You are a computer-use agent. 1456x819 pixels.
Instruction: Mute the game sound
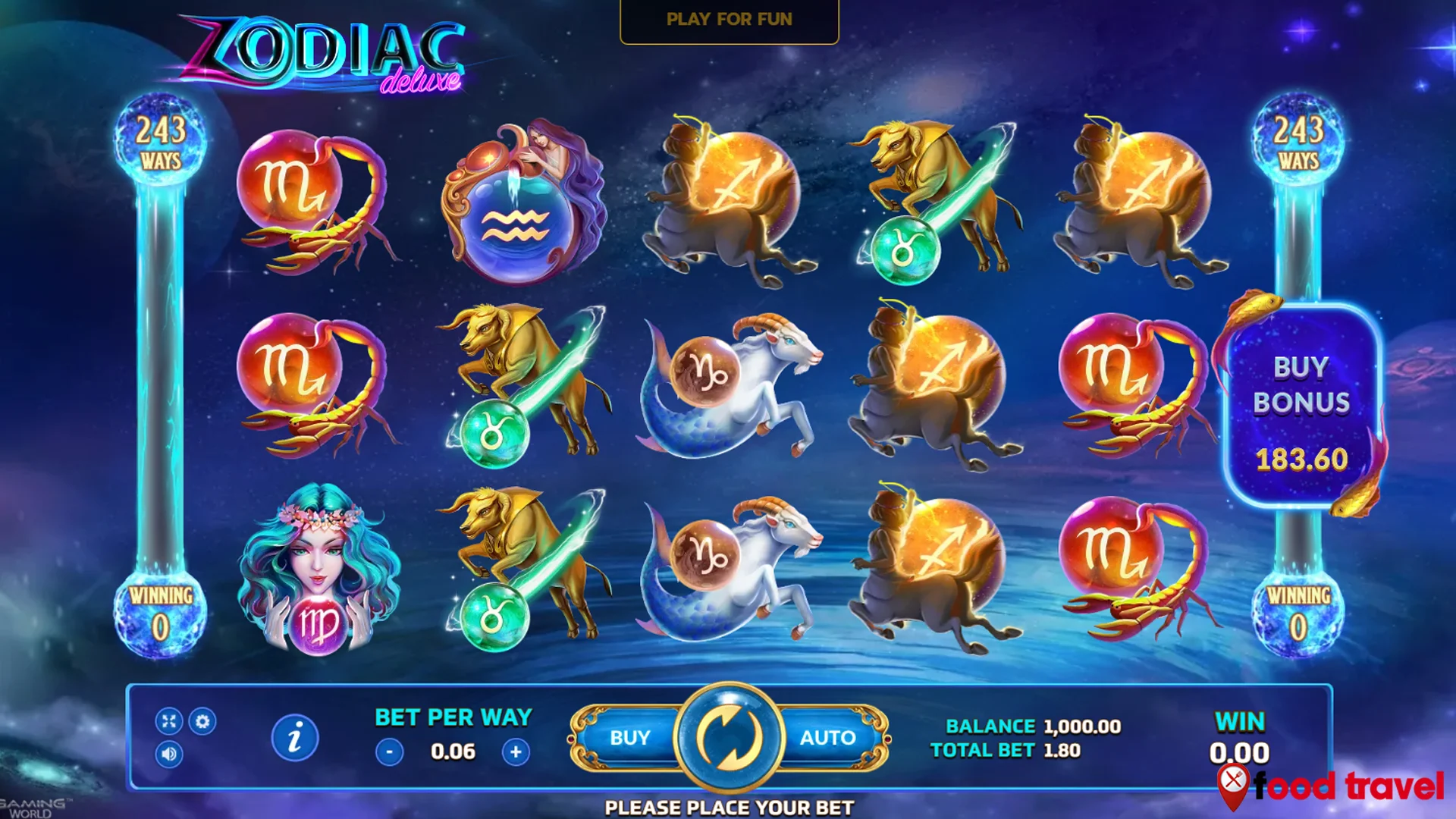click(x=170, y=755)
